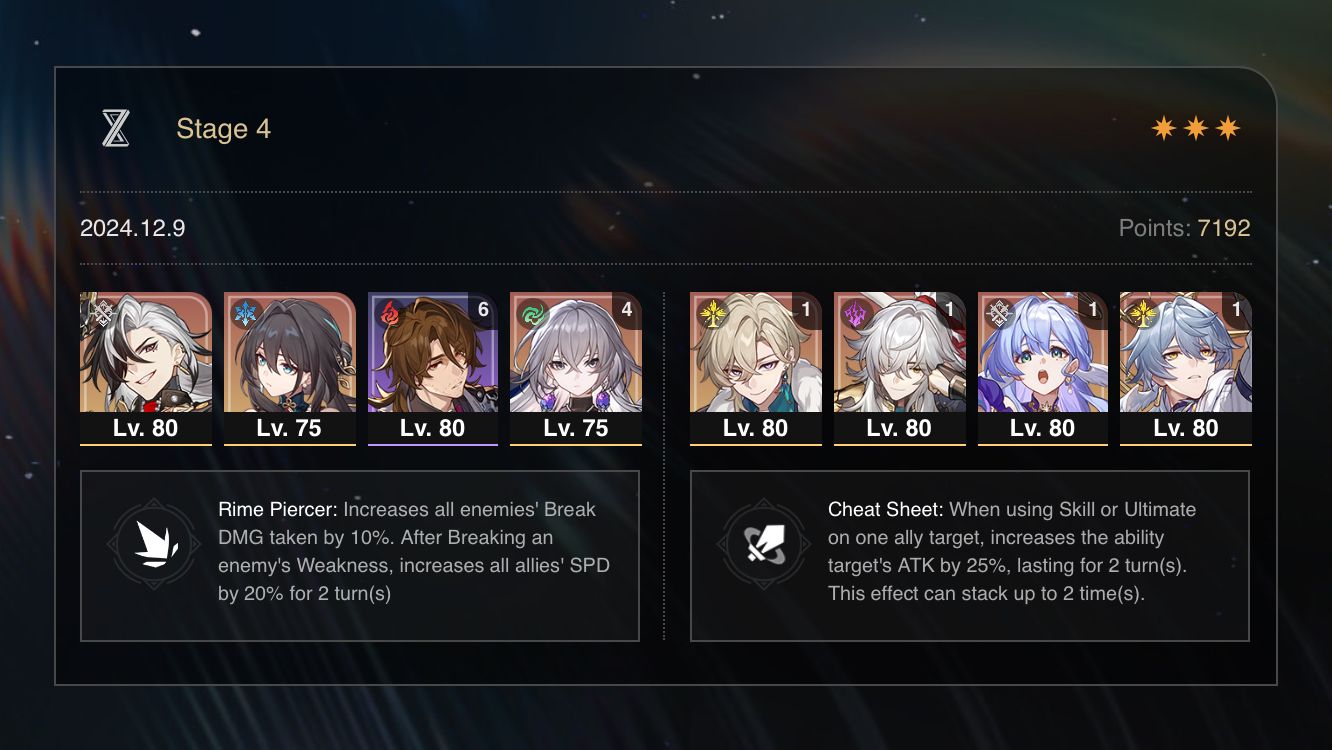Click the hourglass stage icon

coord(118,127)
